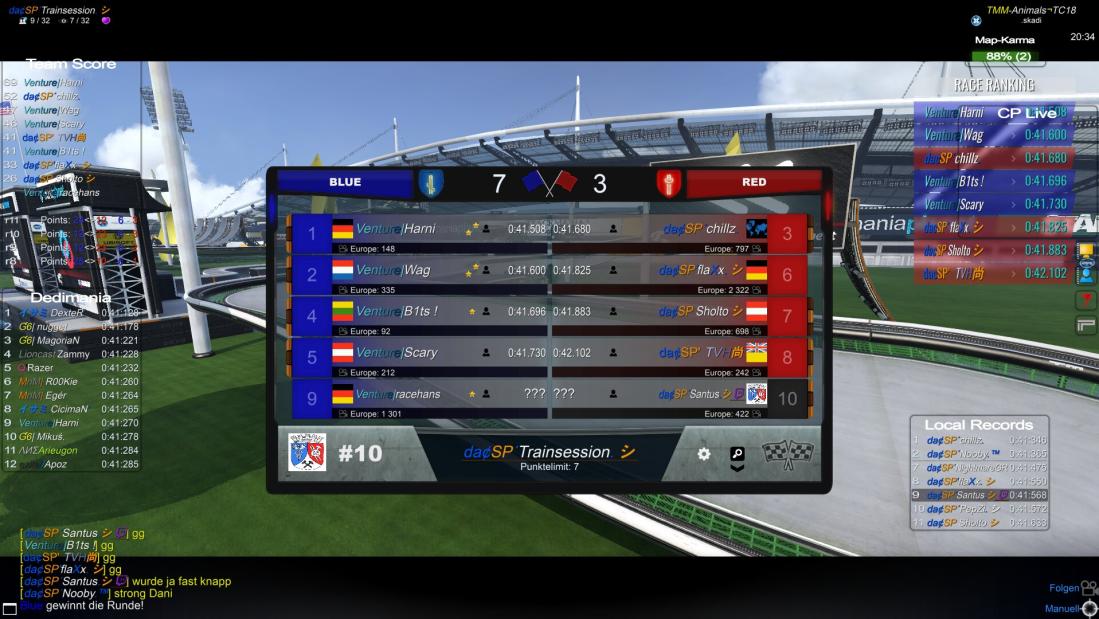Select the Venture|Harni scoreboard row

[x=419, y=234]
